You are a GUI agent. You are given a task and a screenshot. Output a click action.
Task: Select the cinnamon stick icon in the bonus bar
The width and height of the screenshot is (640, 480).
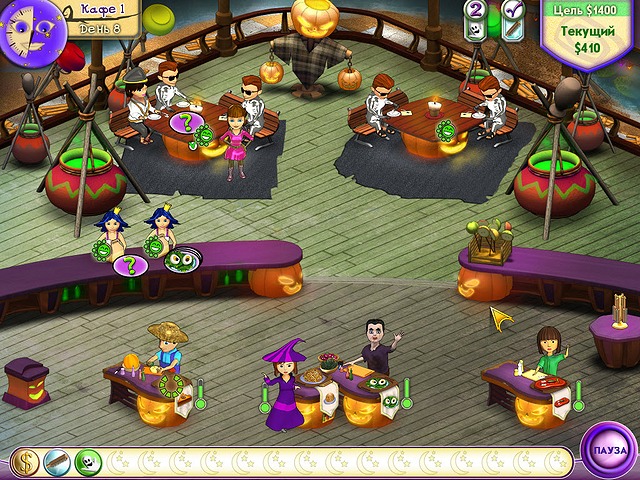[x=56, y=461]
